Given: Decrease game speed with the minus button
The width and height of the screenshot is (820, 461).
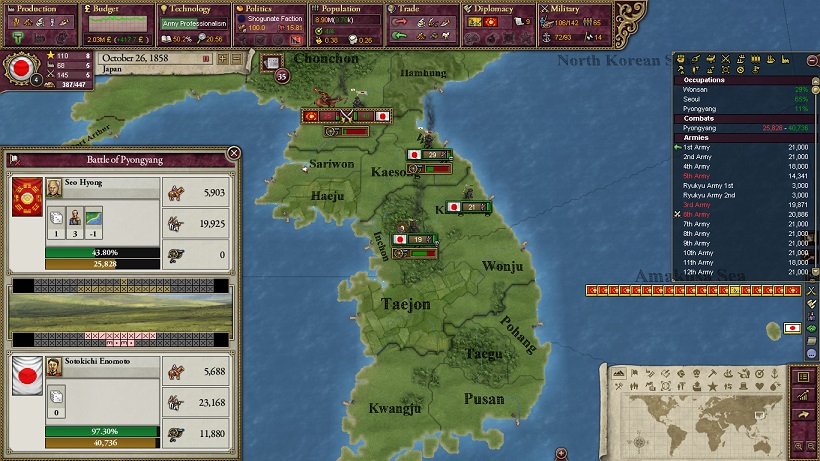Looking at the screenshot, I should [236, 58].
